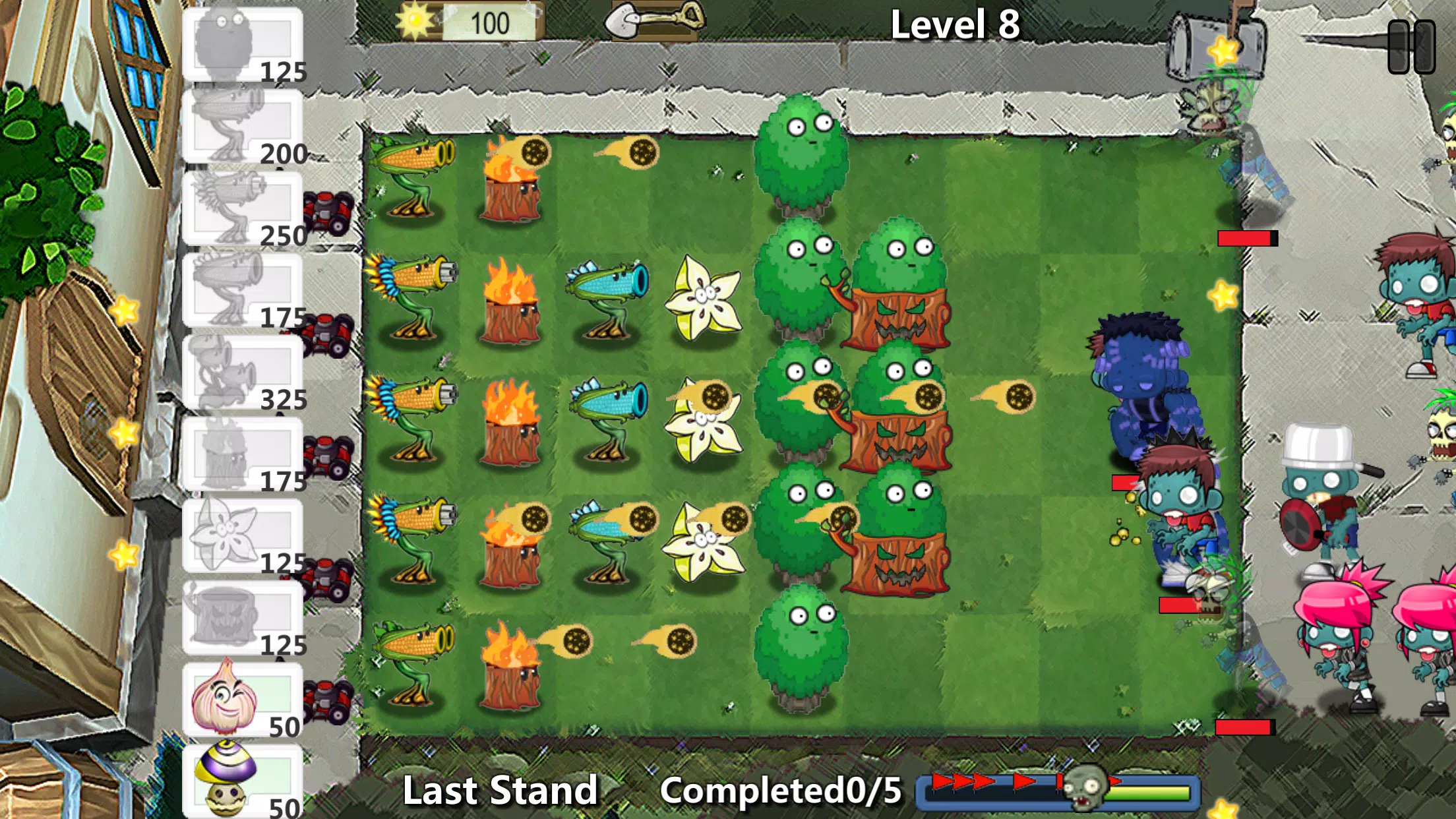The width and height of the screenshot is (1456, 819).
Task: Click the lawn mower beside the middle row
Action: [x=330, y=455]
